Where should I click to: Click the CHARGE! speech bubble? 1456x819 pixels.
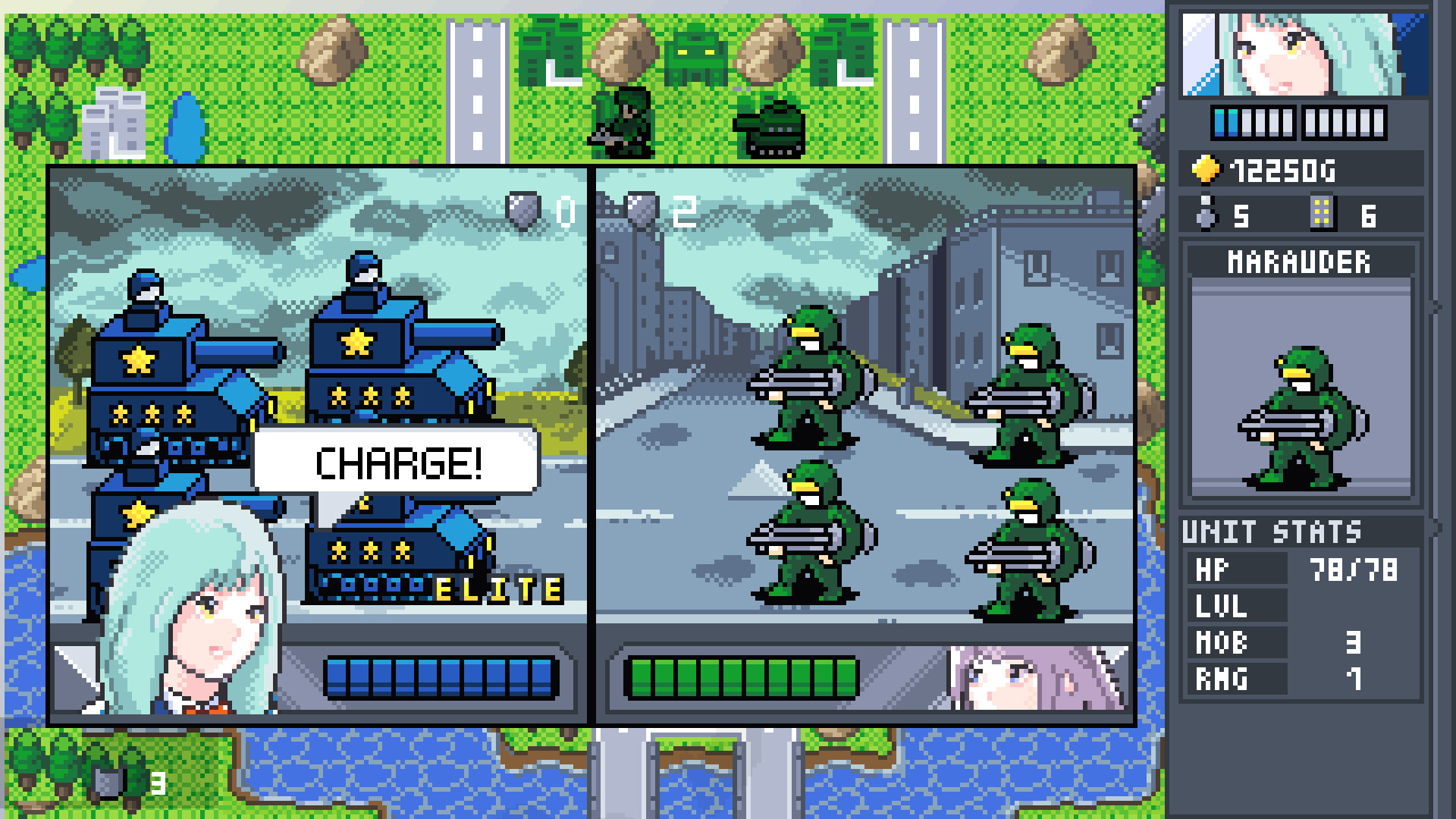[x=398, y=461]
